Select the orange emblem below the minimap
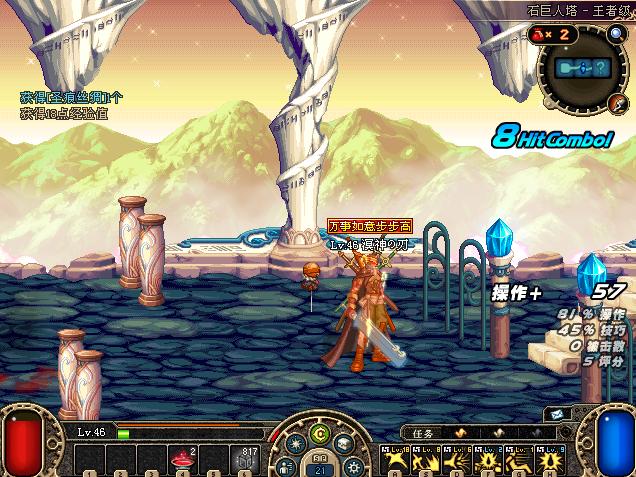636x477 pixels. [x=618, y=103]
